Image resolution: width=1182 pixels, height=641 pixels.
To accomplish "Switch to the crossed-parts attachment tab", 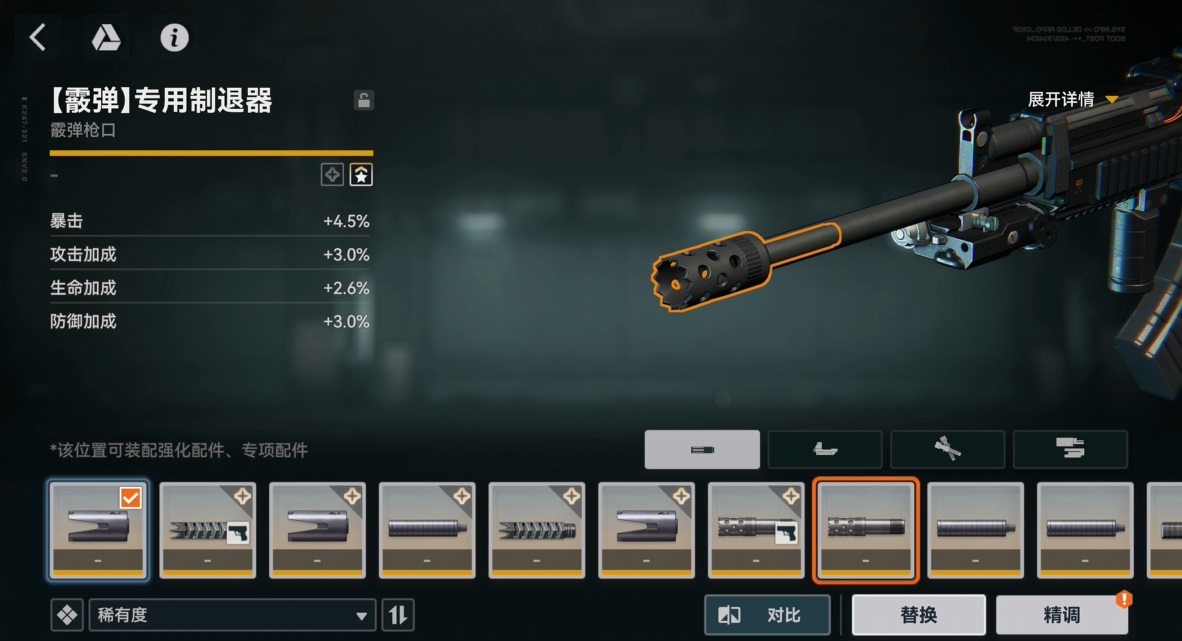I will (947, 450).
